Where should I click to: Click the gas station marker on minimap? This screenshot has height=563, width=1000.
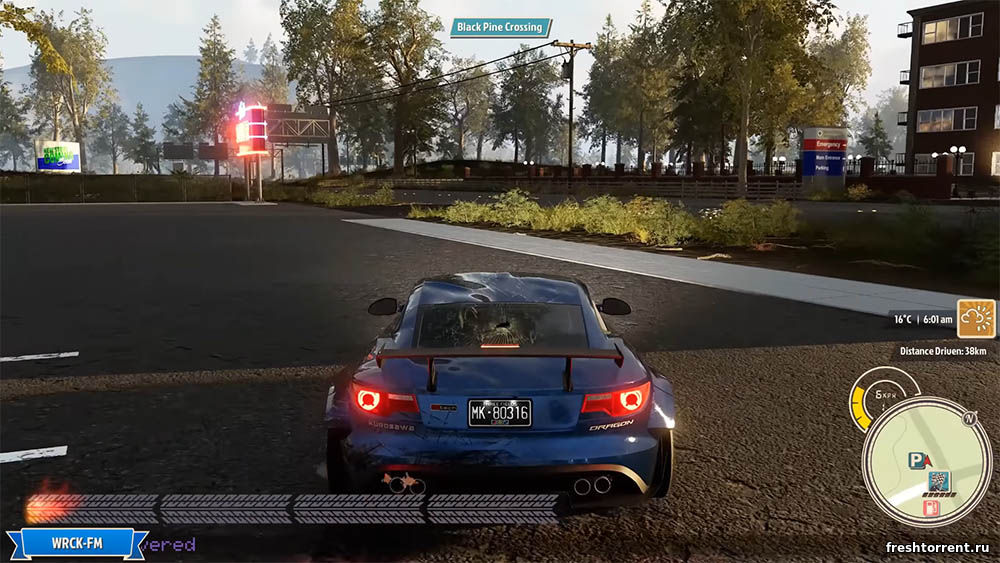pos(930,508)
